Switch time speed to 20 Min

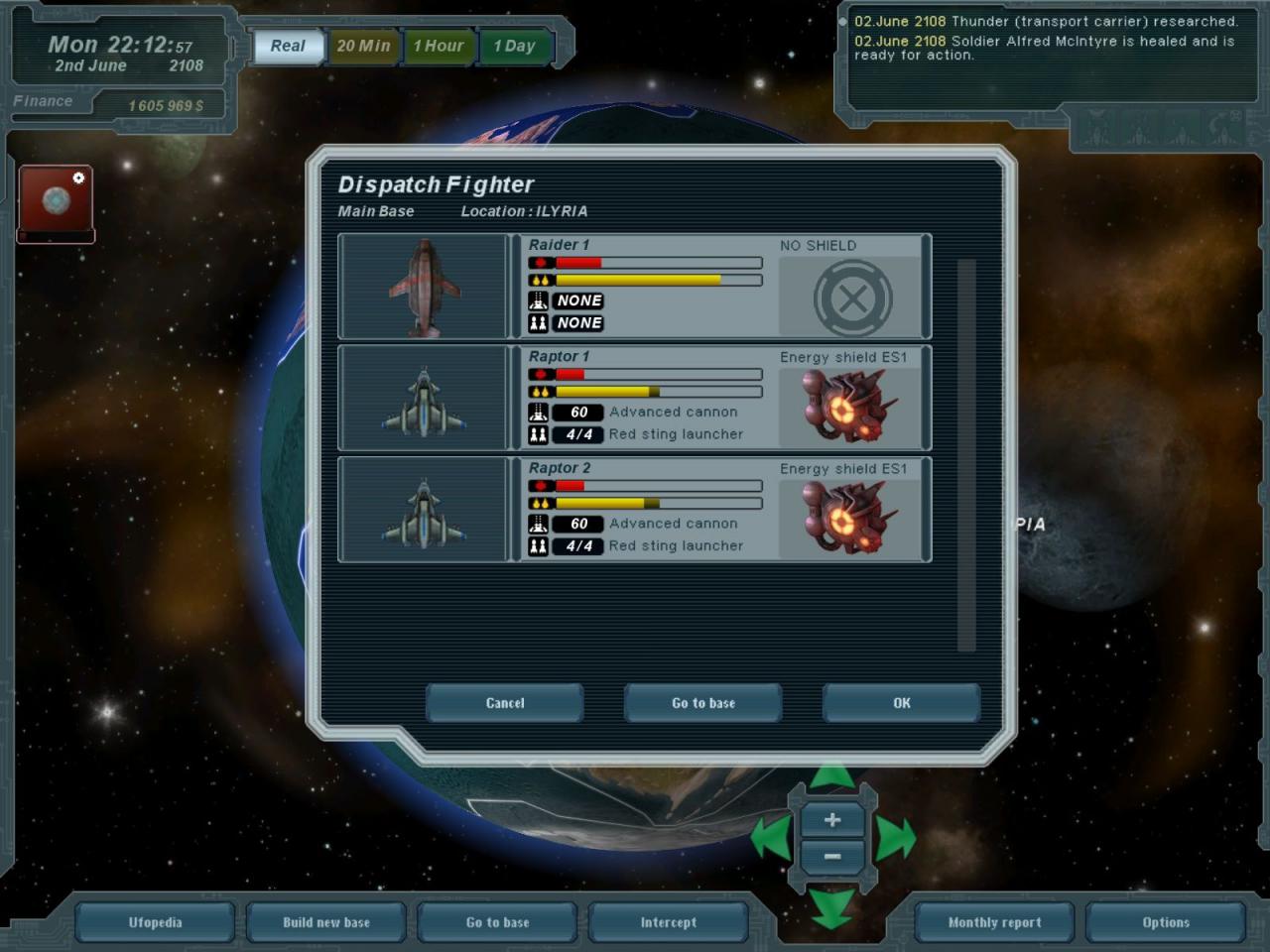tap(363, 46)
